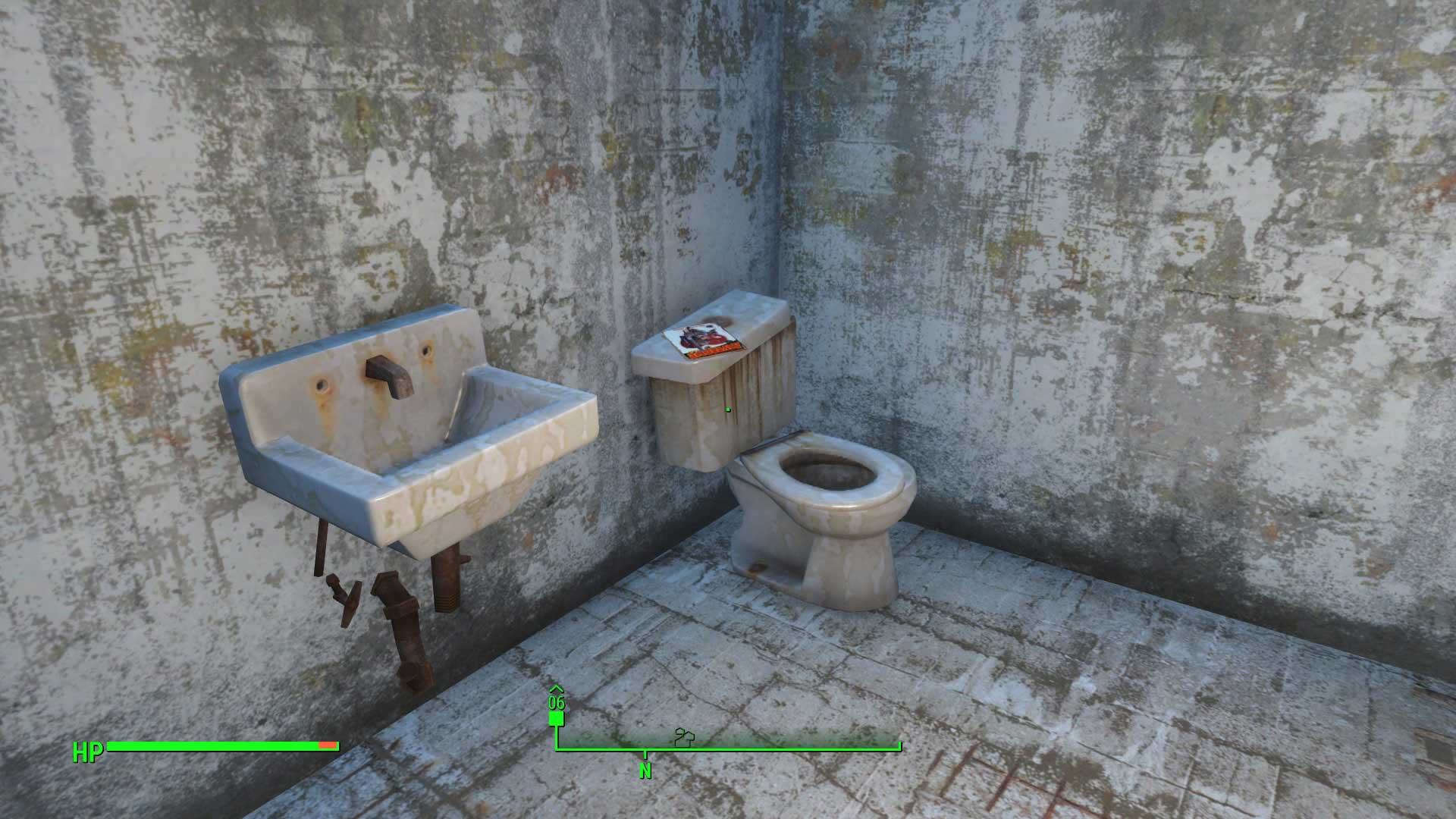Click the corroded pipe hanging below the sink
Screen dimensions: 1456x819
(402, 629)
